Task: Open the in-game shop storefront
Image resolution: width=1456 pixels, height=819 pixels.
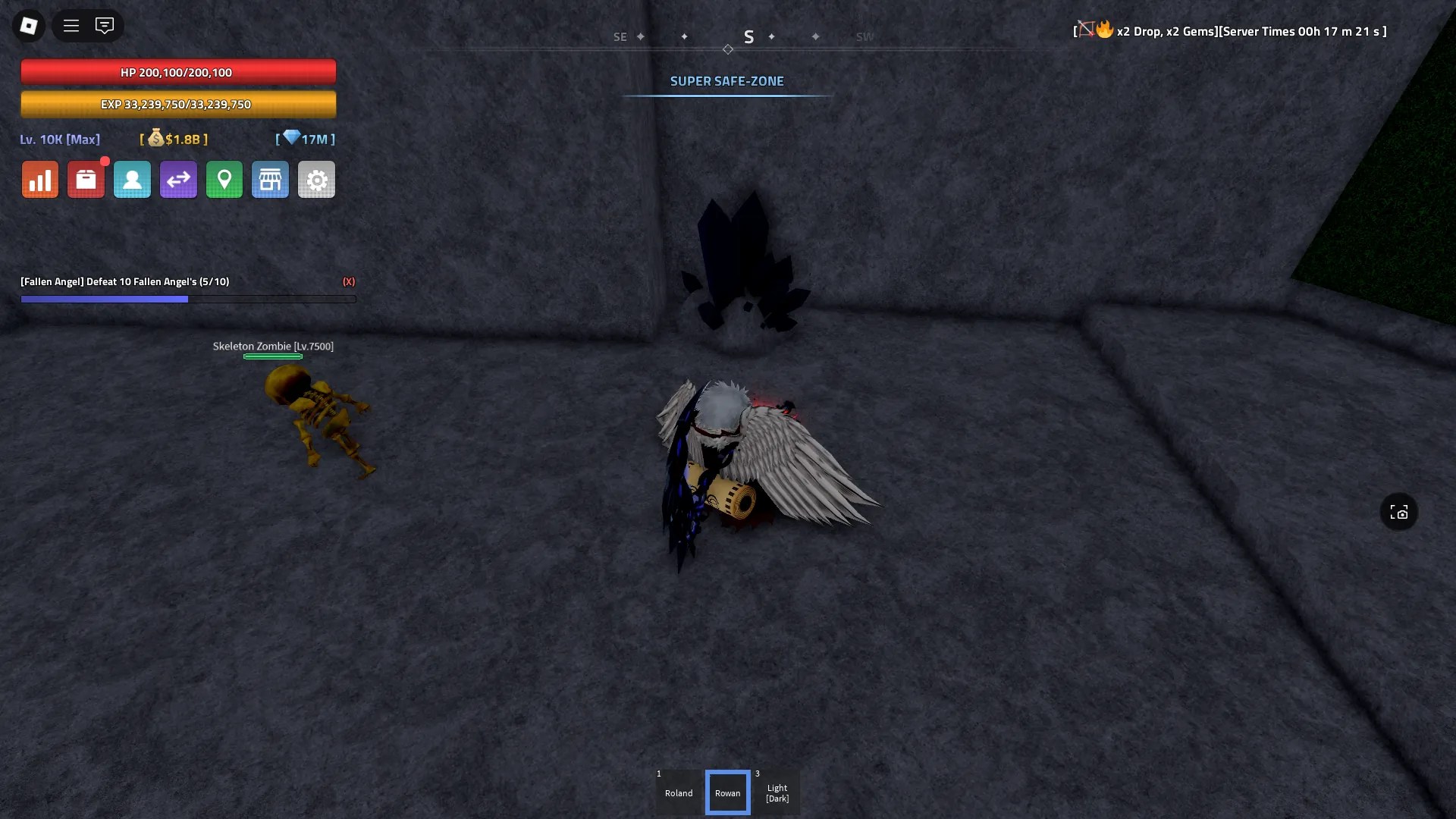Action: (x=270, y=179)
